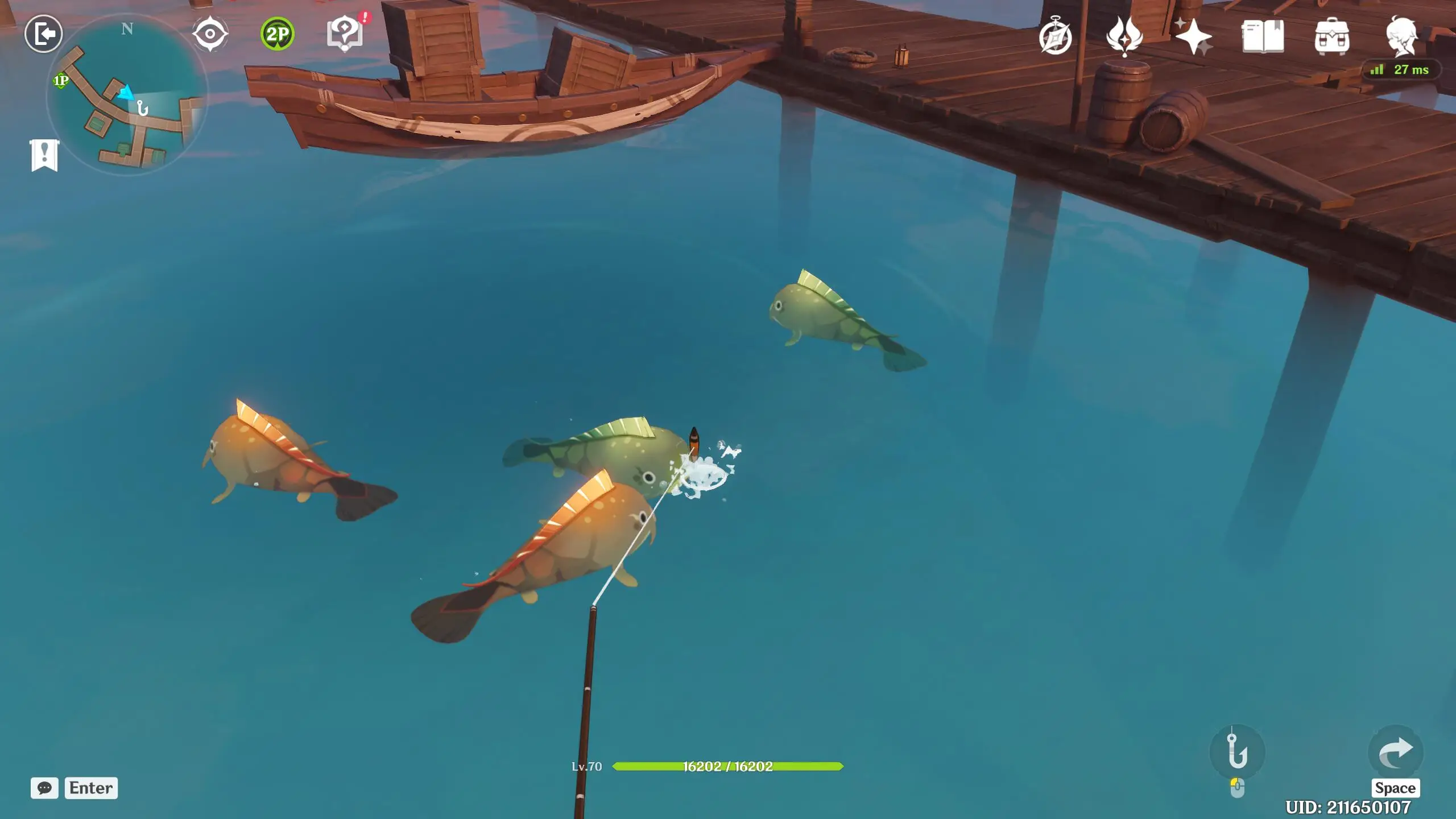Open the compass events icon
This screenshot has height=819, width=1456.
click(1056, 37)
